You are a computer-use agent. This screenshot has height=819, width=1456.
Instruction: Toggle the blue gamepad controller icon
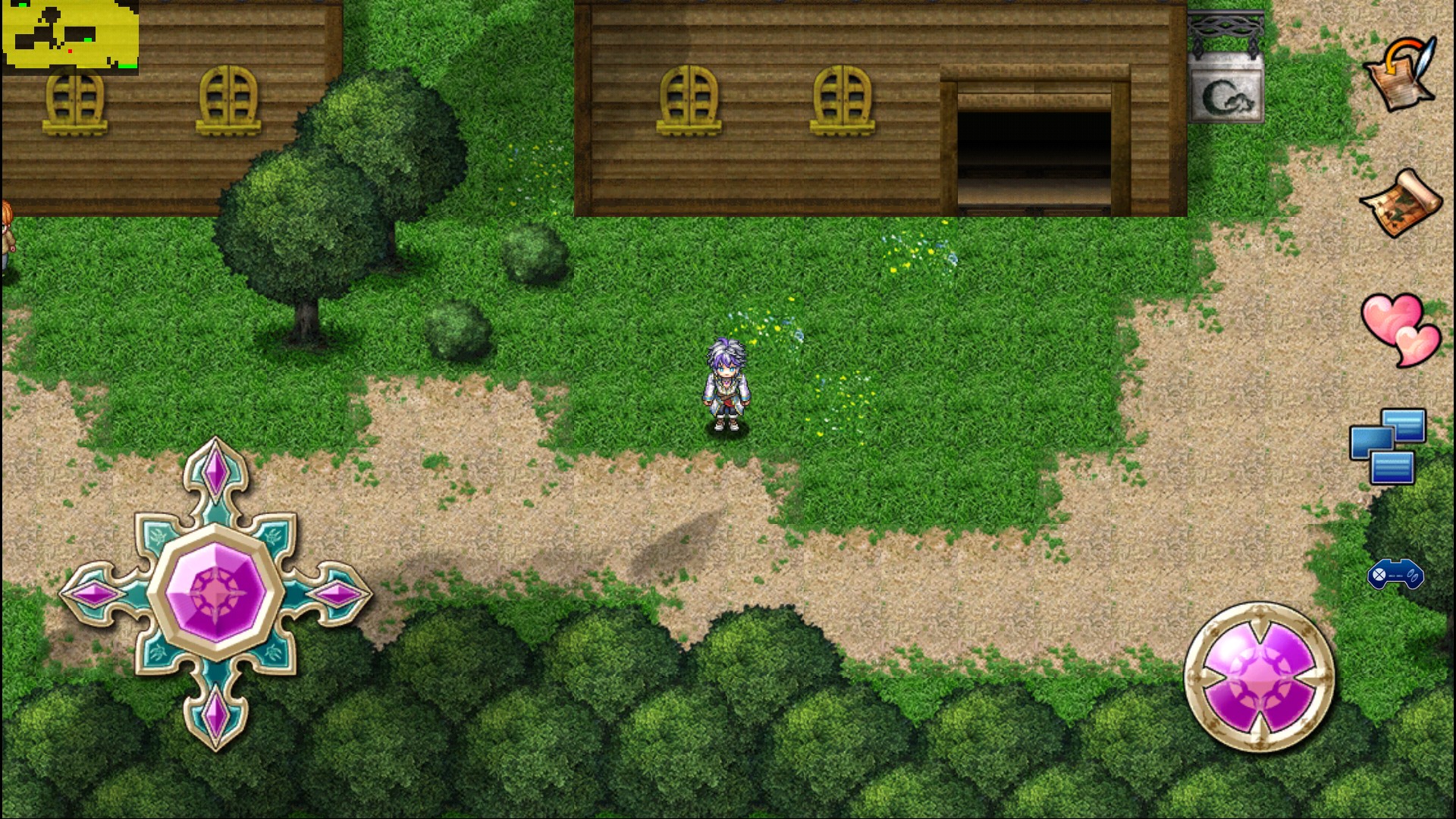1395,574
